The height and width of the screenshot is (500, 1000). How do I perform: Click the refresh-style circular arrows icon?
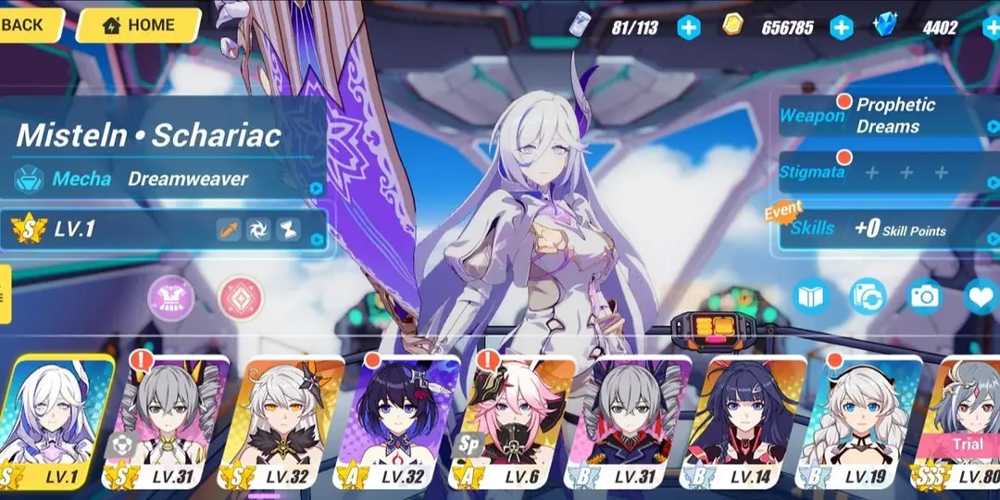click(867, 297)
